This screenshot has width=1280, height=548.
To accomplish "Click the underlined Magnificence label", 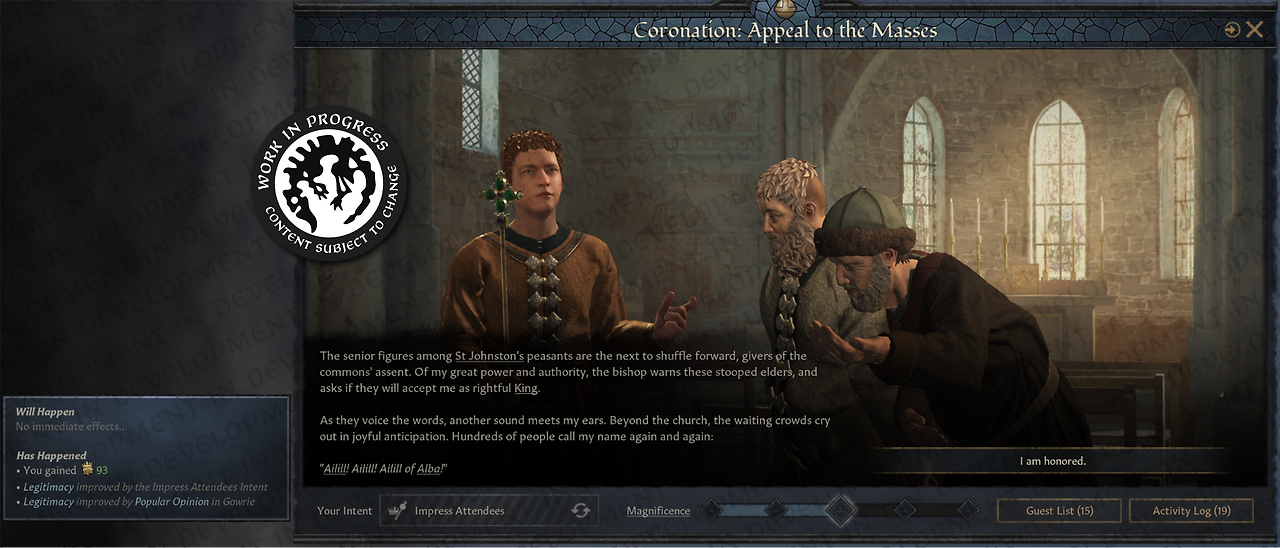I will coord(658,511).
